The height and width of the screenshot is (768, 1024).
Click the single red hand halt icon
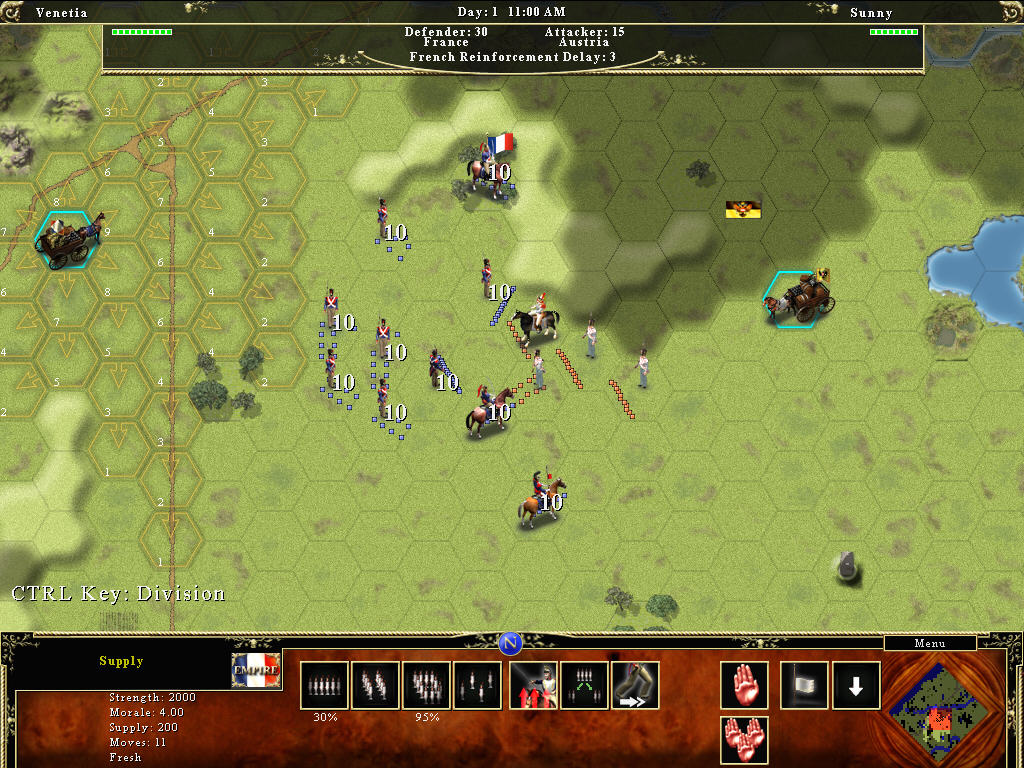coord(745,685)
